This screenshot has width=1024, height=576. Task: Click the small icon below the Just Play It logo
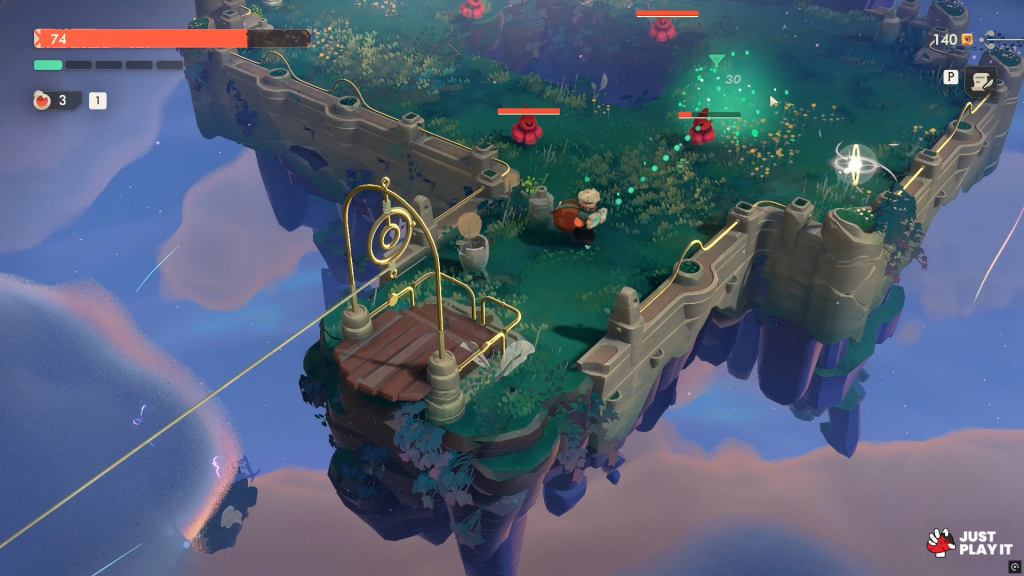coord(1015,566)
